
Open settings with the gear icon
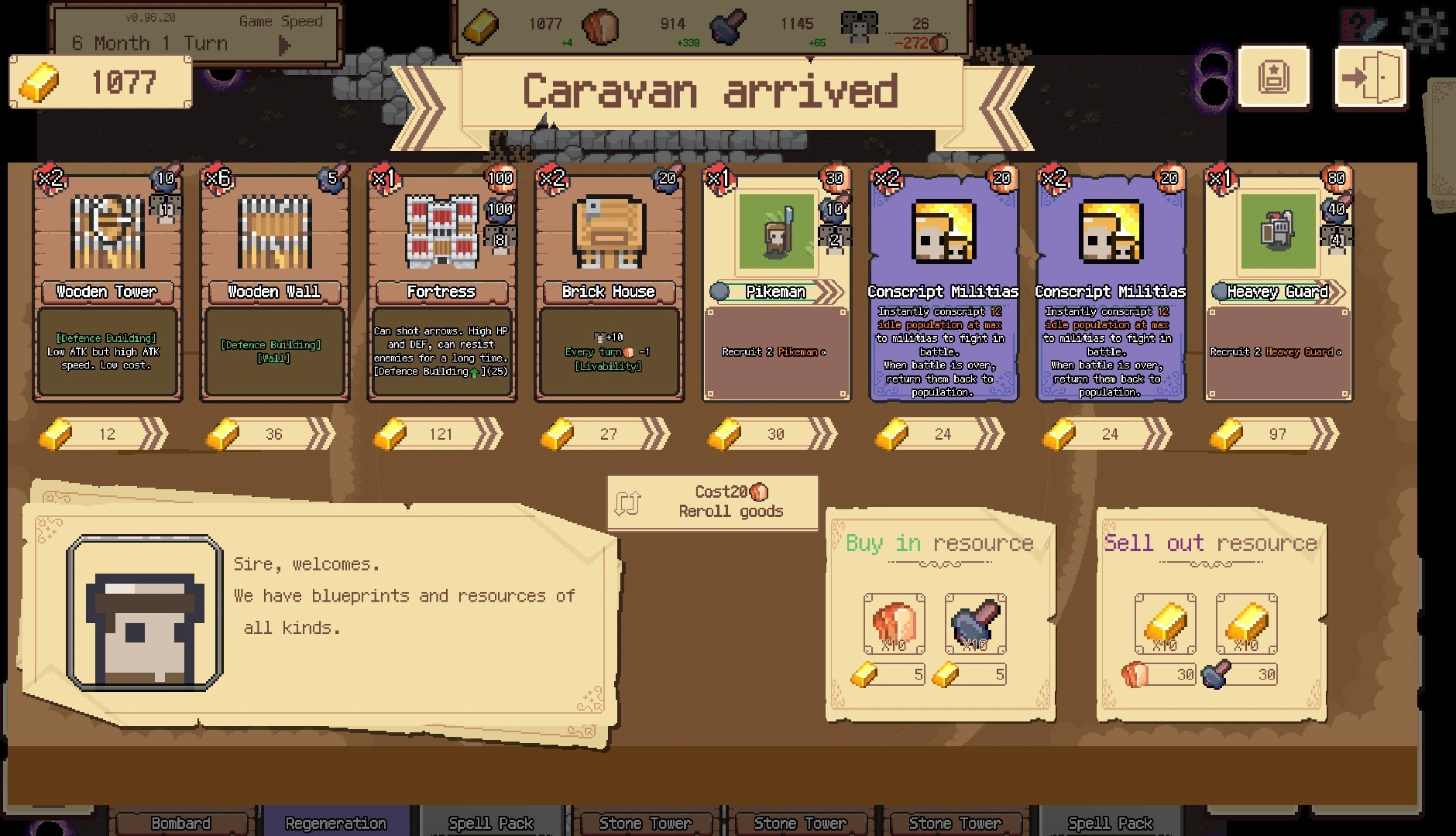click(1423, 29)
